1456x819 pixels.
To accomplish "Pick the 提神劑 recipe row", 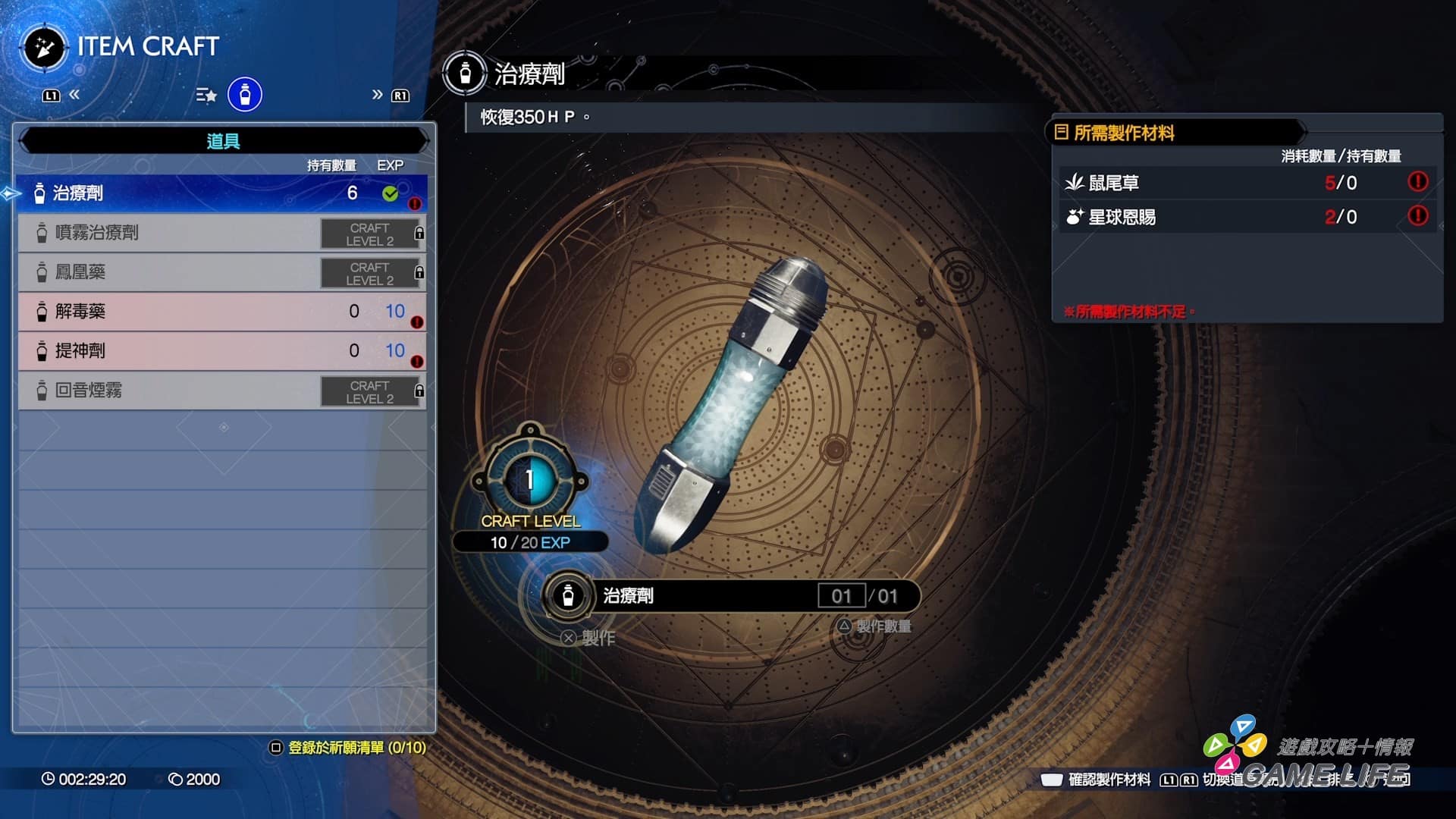I will pos(221,351).
